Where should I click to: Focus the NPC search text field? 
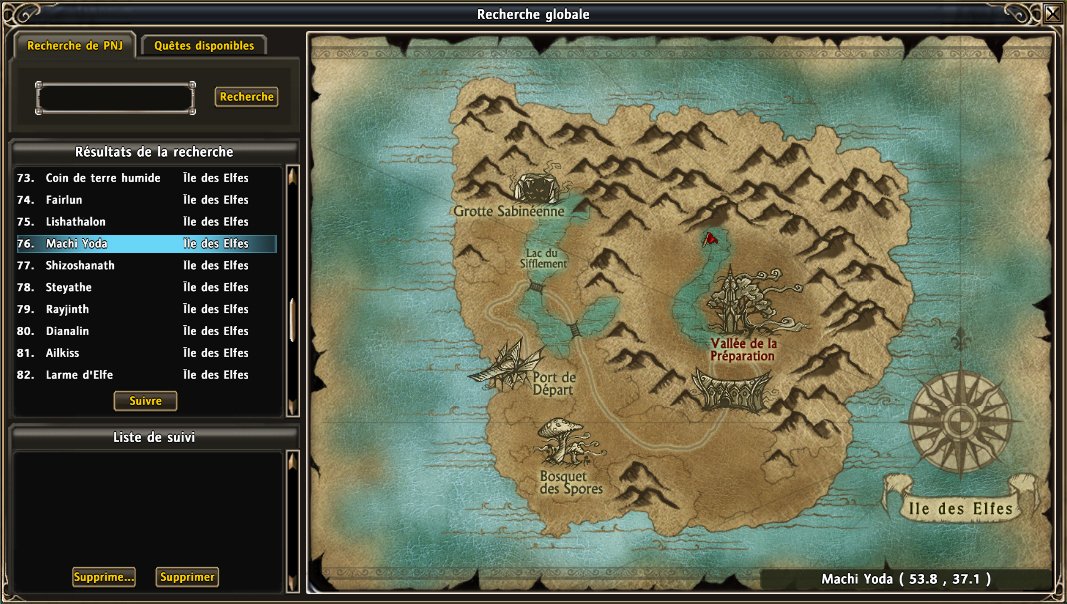click(115, 97)
